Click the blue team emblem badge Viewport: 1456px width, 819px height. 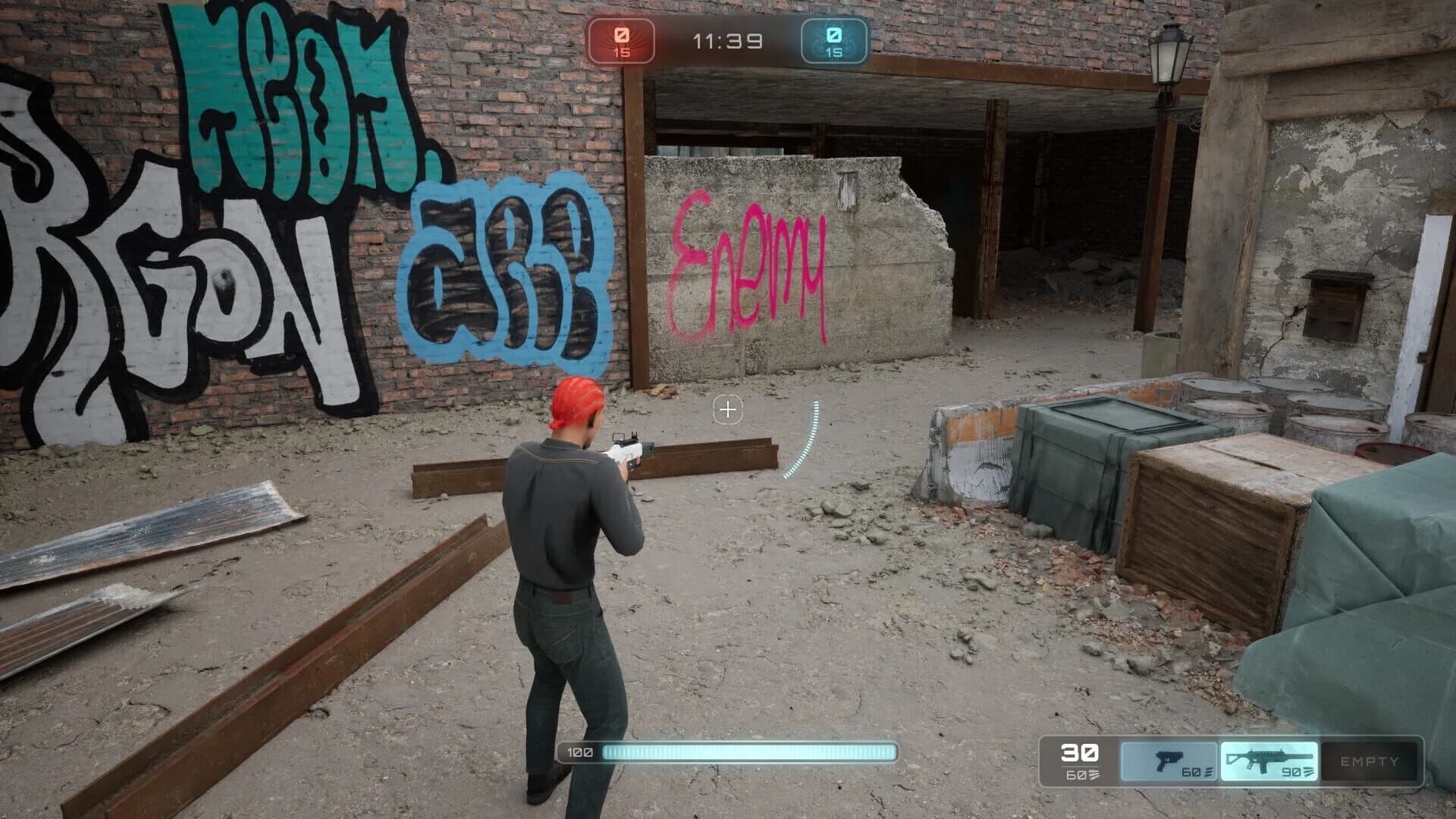coord(833,42)
